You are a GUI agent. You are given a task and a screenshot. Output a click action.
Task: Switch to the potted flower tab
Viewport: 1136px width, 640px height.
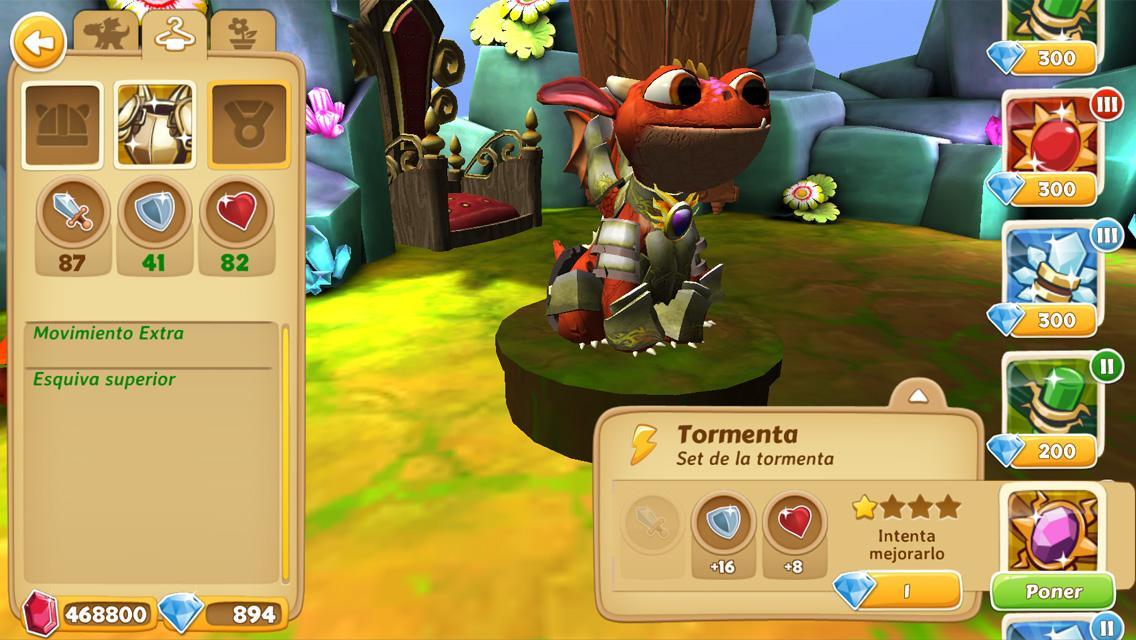pyautogui.click(x=242, y=36)
